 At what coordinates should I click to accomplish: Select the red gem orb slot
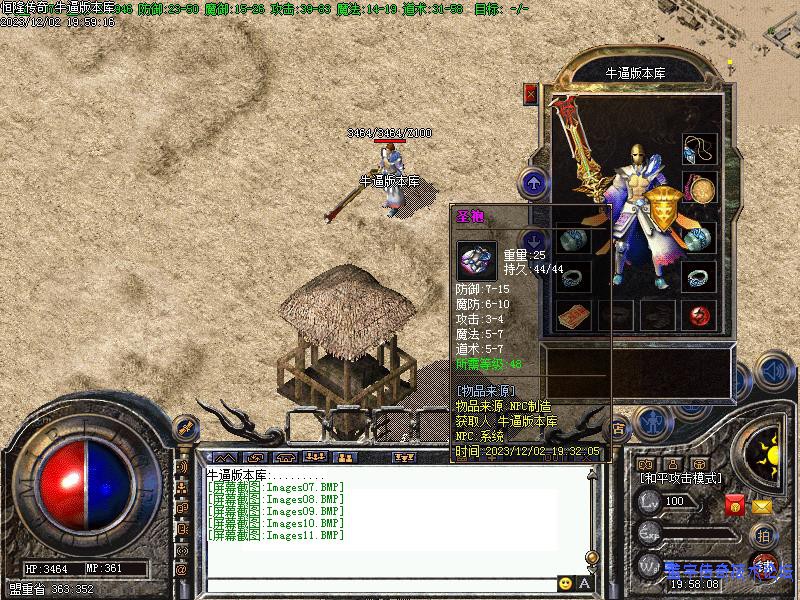click(699, 315)
